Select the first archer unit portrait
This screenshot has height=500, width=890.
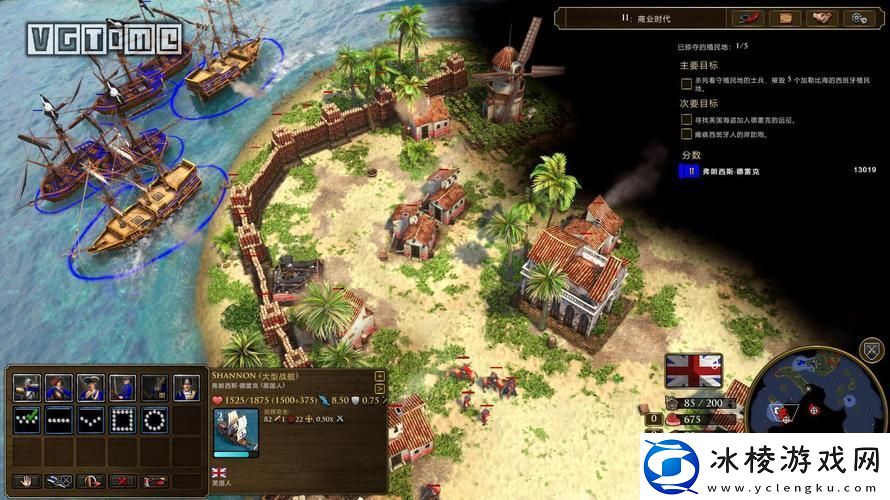27,388
